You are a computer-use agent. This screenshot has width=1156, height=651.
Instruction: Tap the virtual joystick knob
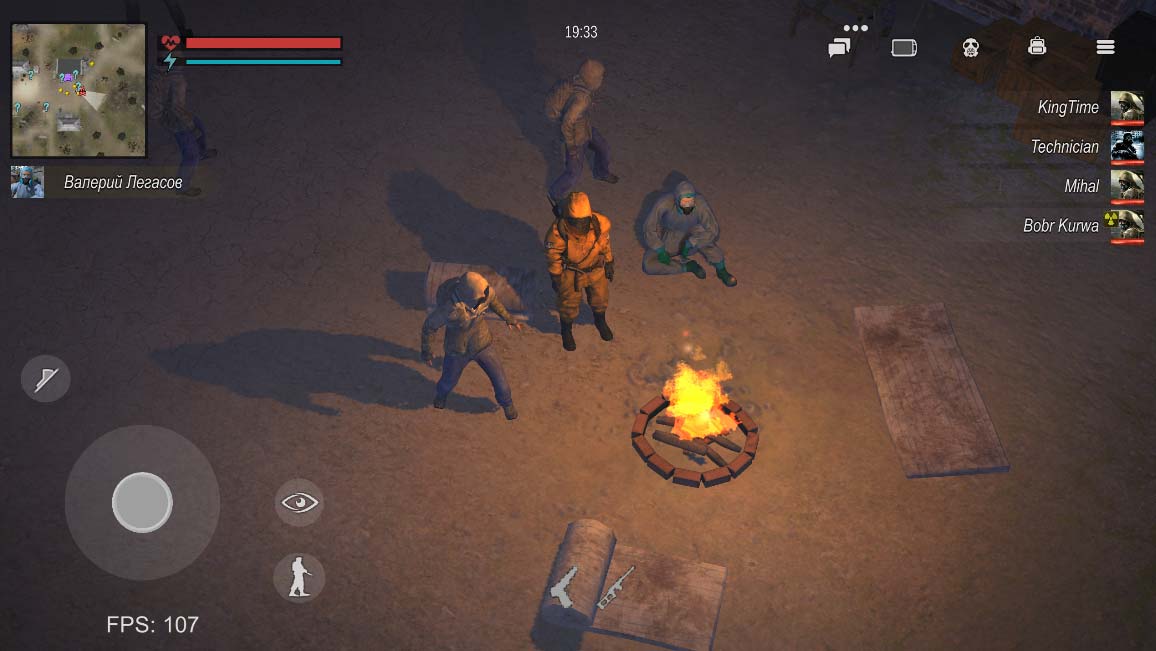pos(142,502)
